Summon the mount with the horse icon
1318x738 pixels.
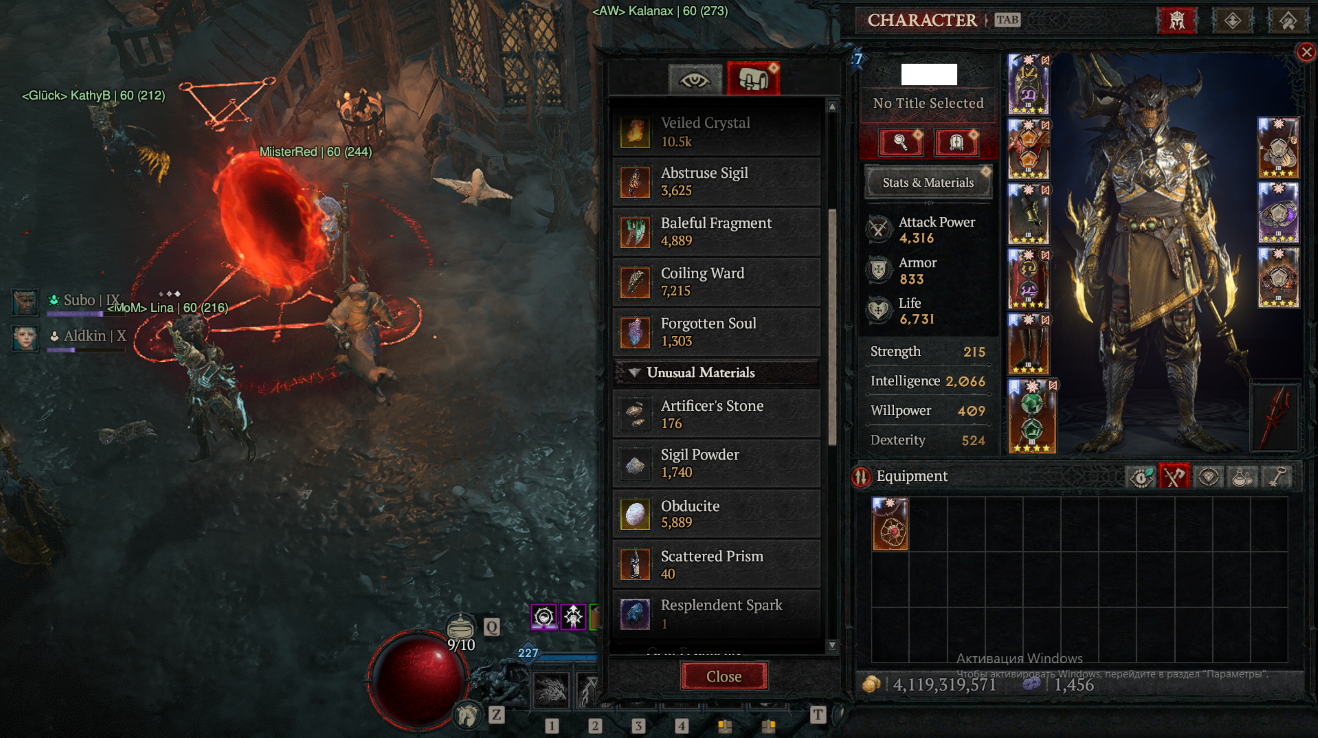466,714
